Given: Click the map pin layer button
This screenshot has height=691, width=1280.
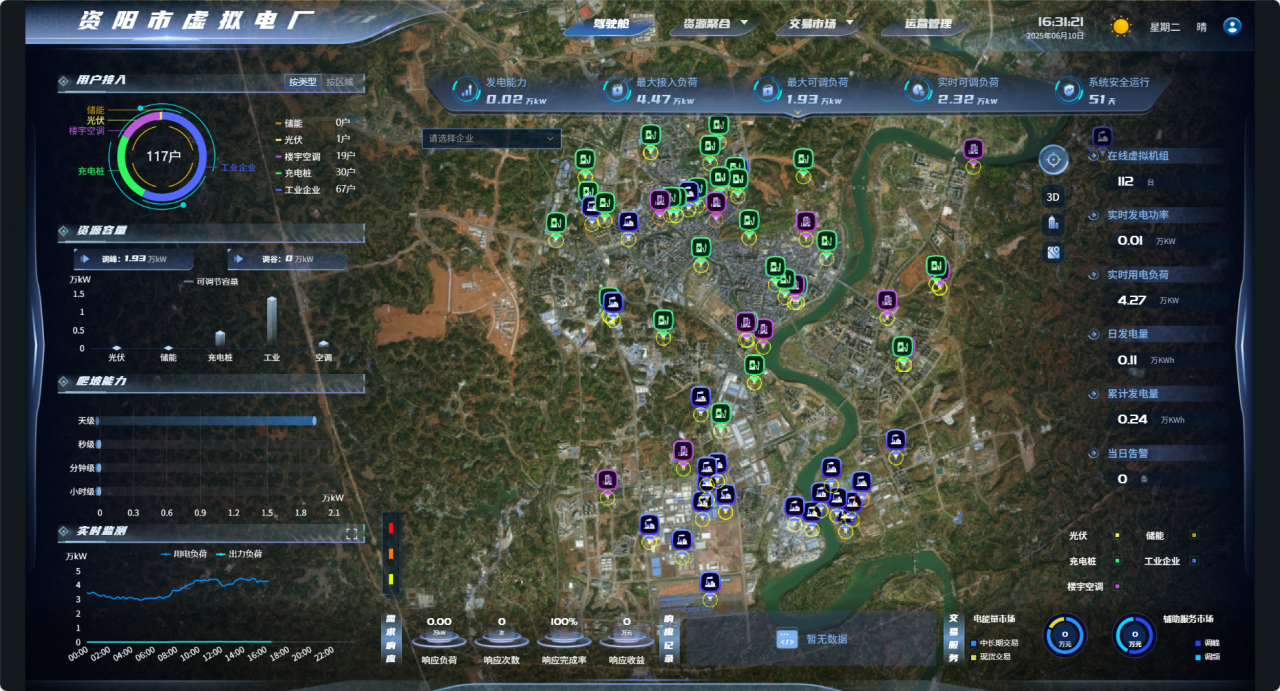Looking at the screenshot, I should pyautogui.click(x=1053, y=252).
